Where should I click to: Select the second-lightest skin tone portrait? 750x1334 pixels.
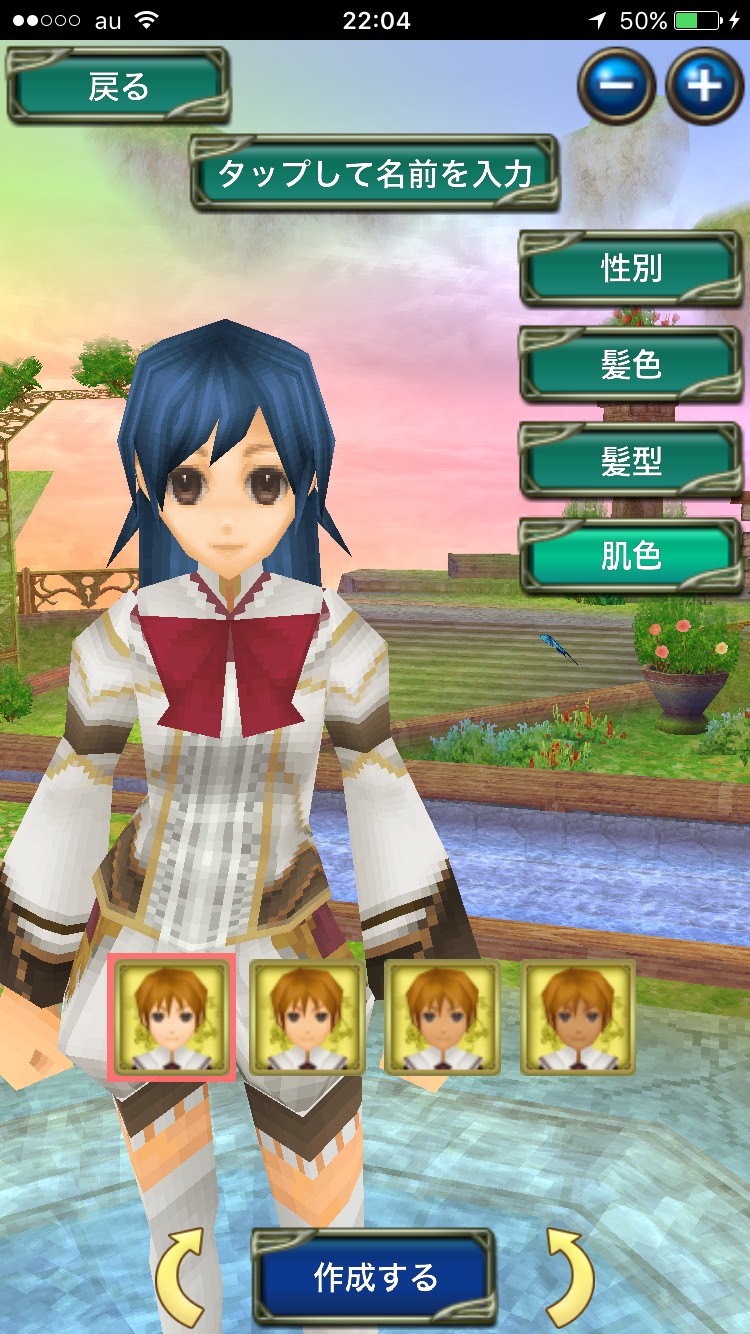click(306, 1017)
